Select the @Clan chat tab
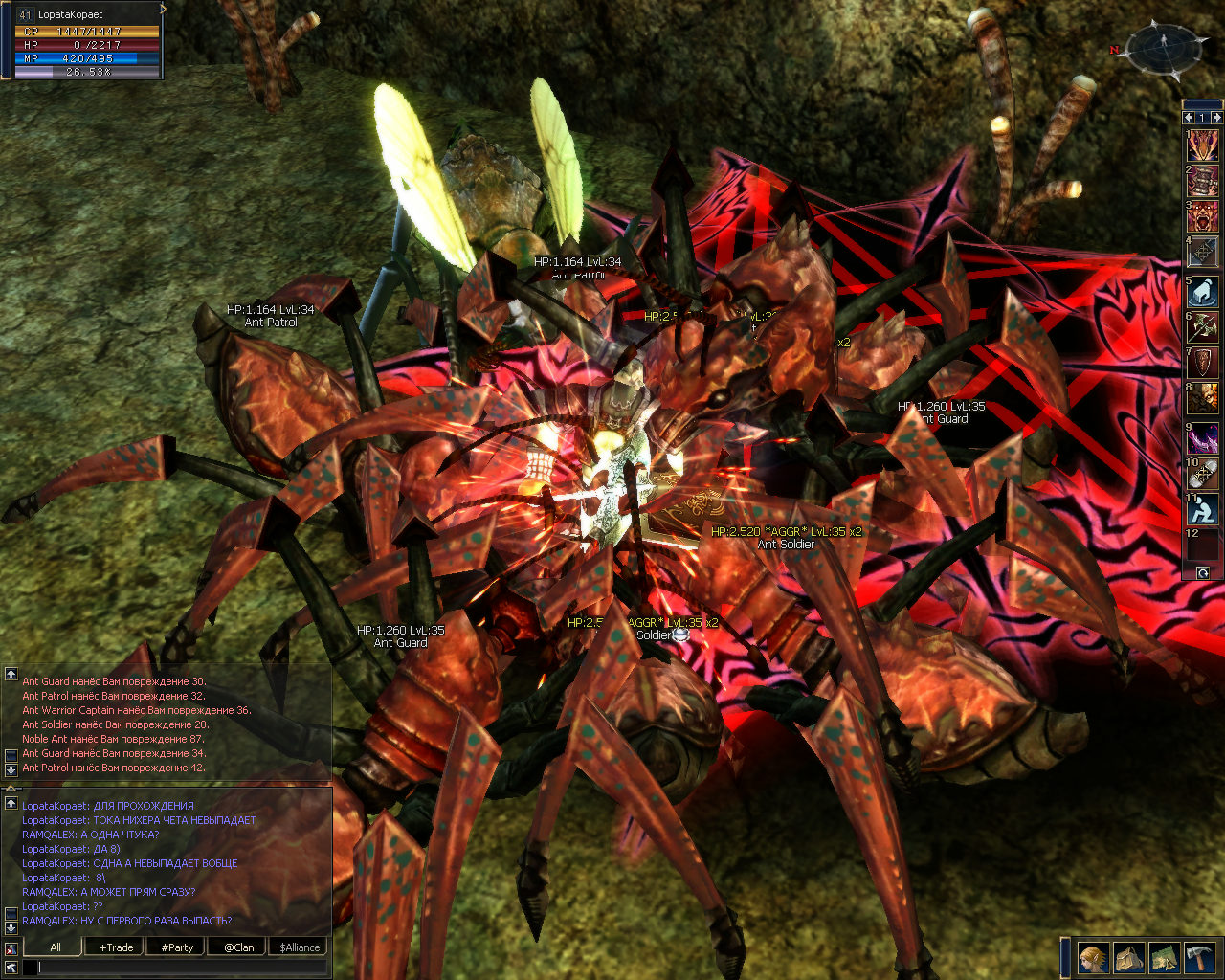The image size is (1225, 980). (238, 947)
